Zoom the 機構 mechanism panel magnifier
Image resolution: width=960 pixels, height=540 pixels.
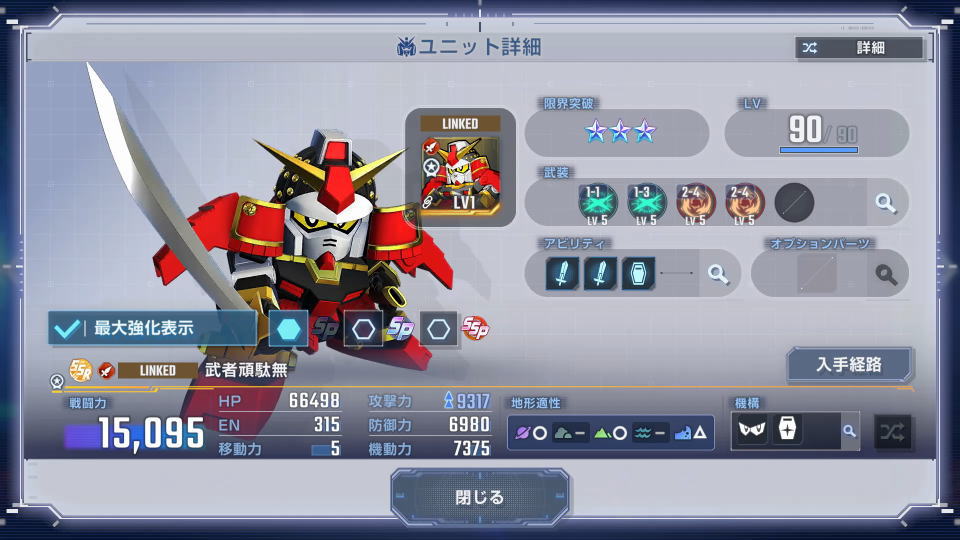(849, 431)
